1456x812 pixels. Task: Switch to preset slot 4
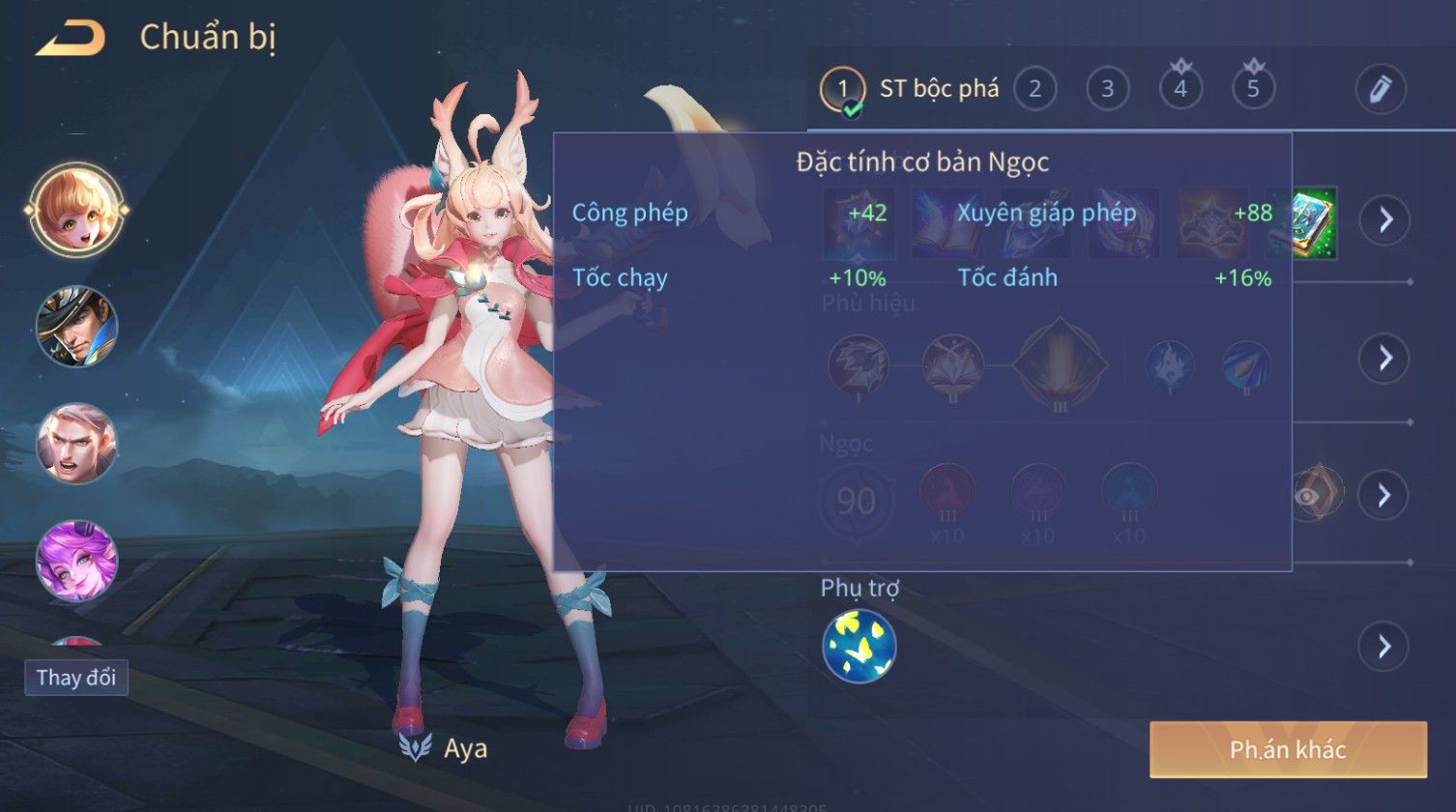tap(1179, 90)
